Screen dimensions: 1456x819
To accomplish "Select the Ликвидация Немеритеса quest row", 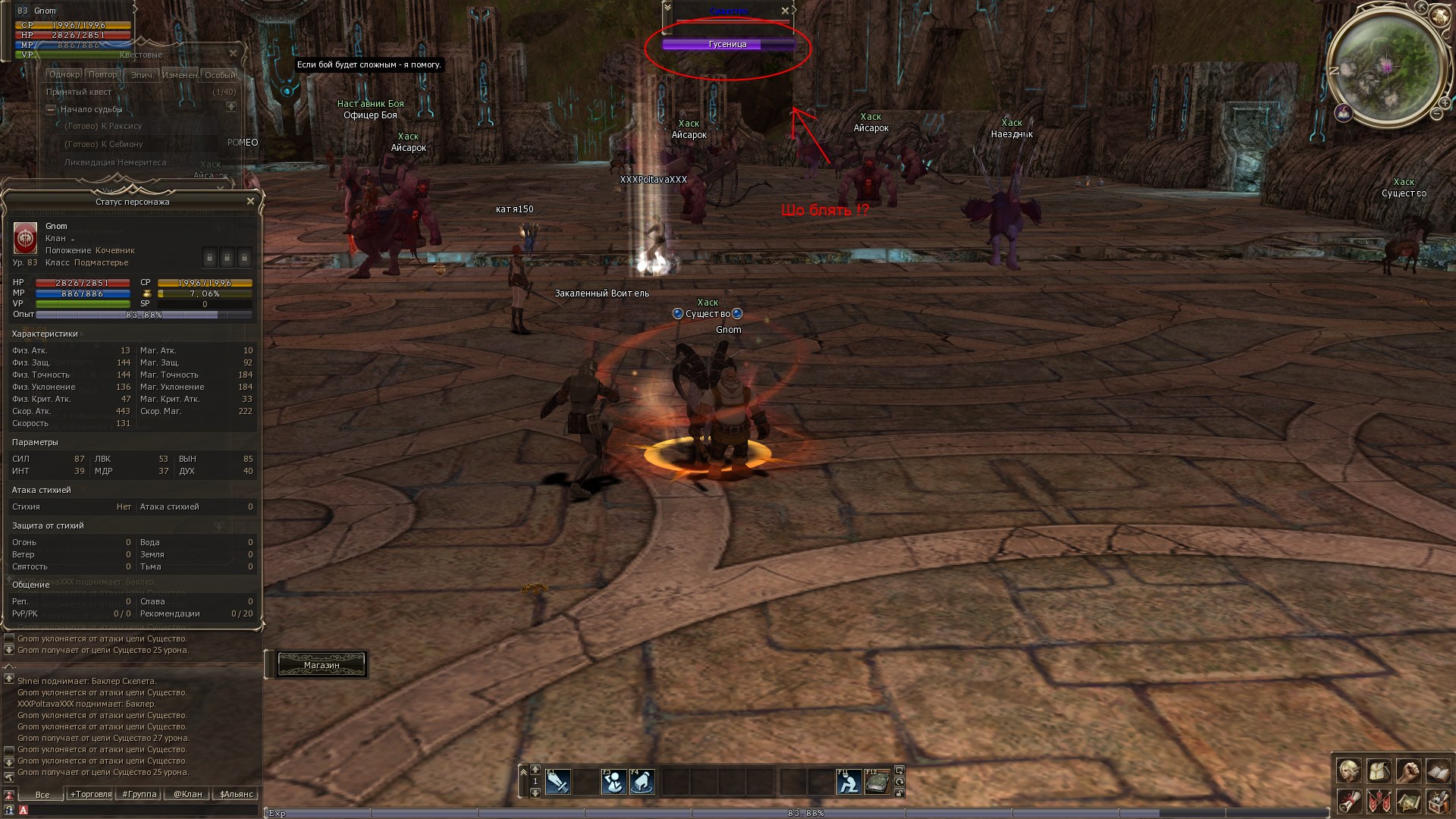I will pyautogui.click(x=115, y=162).
